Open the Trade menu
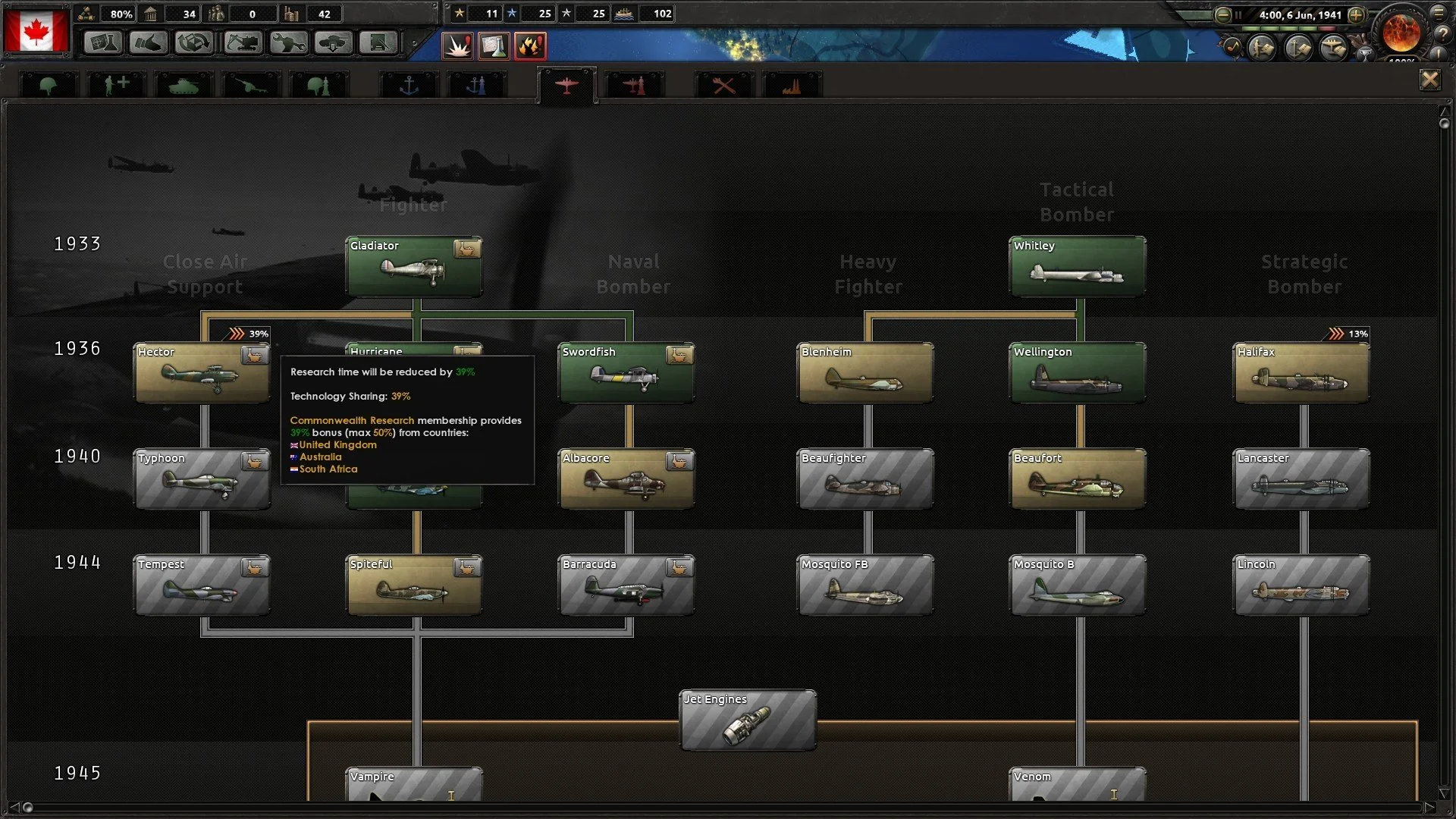 click(x=195, y=44)
